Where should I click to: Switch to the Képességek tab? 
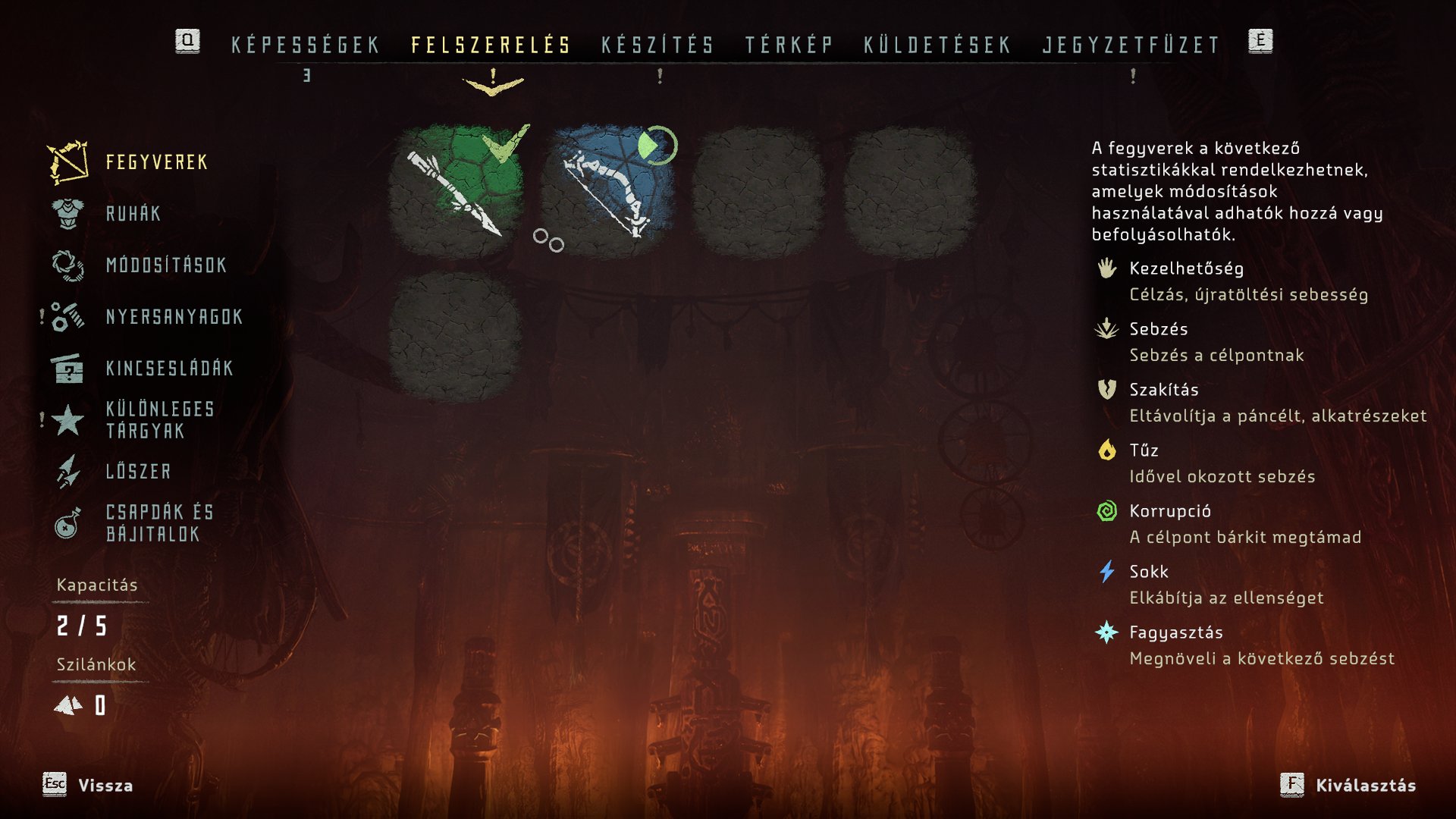(x=305, y=45)
